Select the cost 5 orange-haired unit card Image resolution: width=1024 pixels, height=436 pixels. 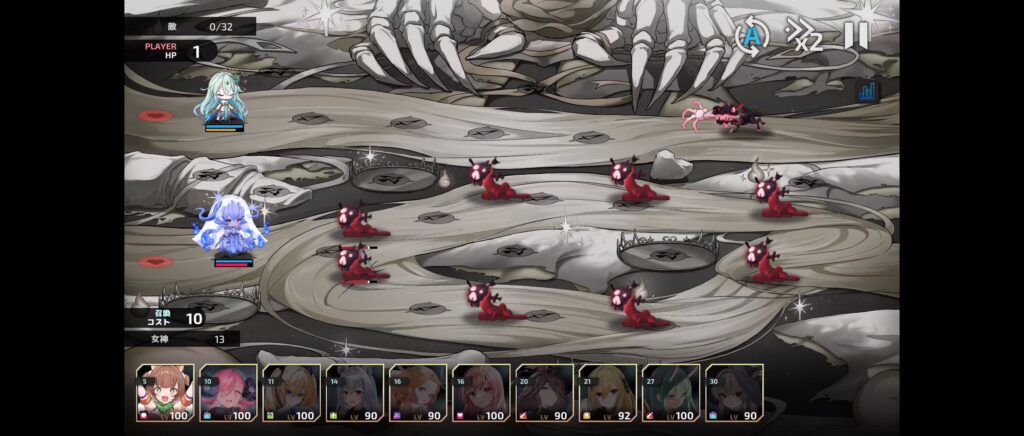pos(166,392)
